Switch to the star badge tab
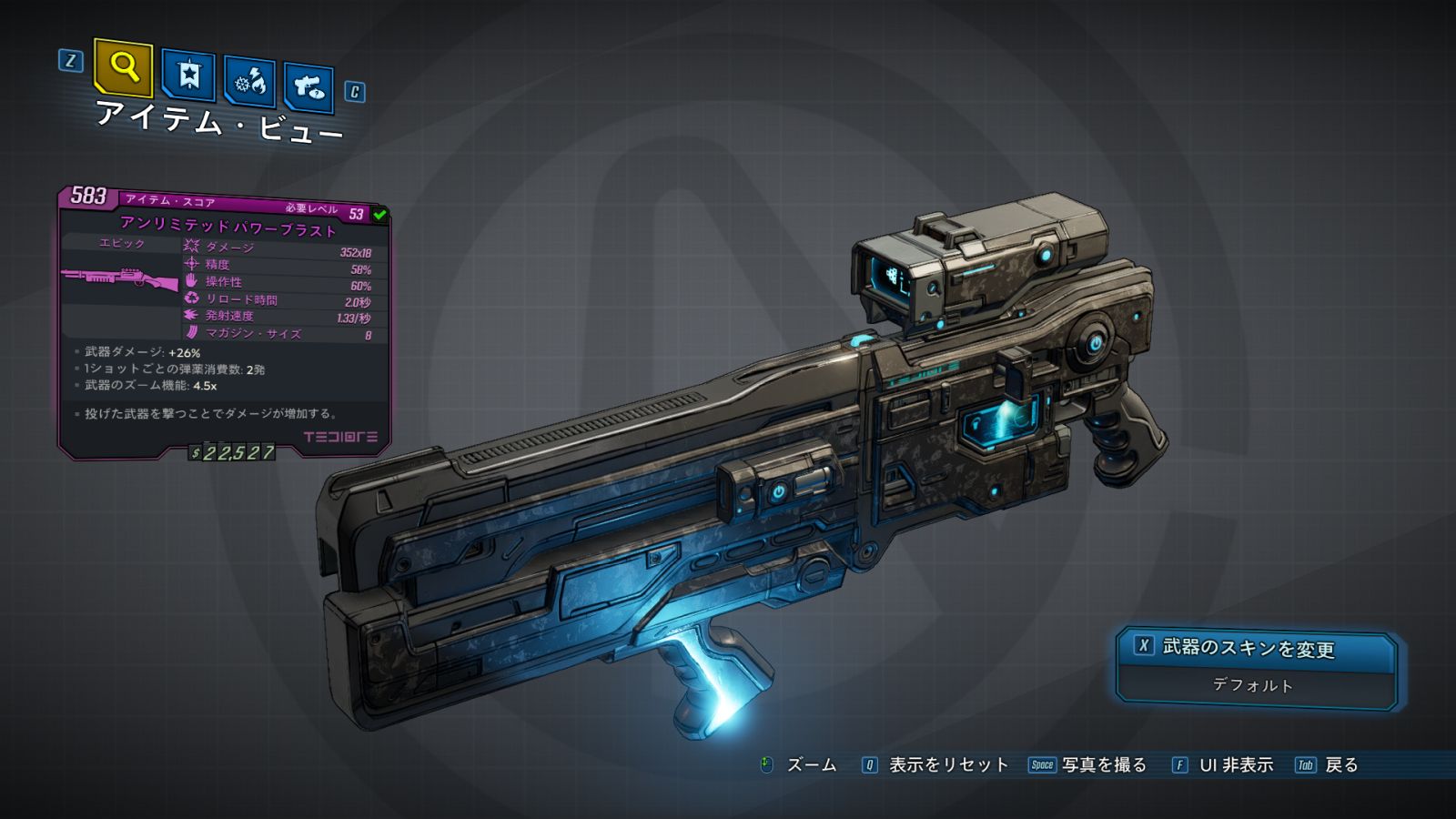Screen dimensions: 1456x819 pyautogui.click(x=188, y=76)
